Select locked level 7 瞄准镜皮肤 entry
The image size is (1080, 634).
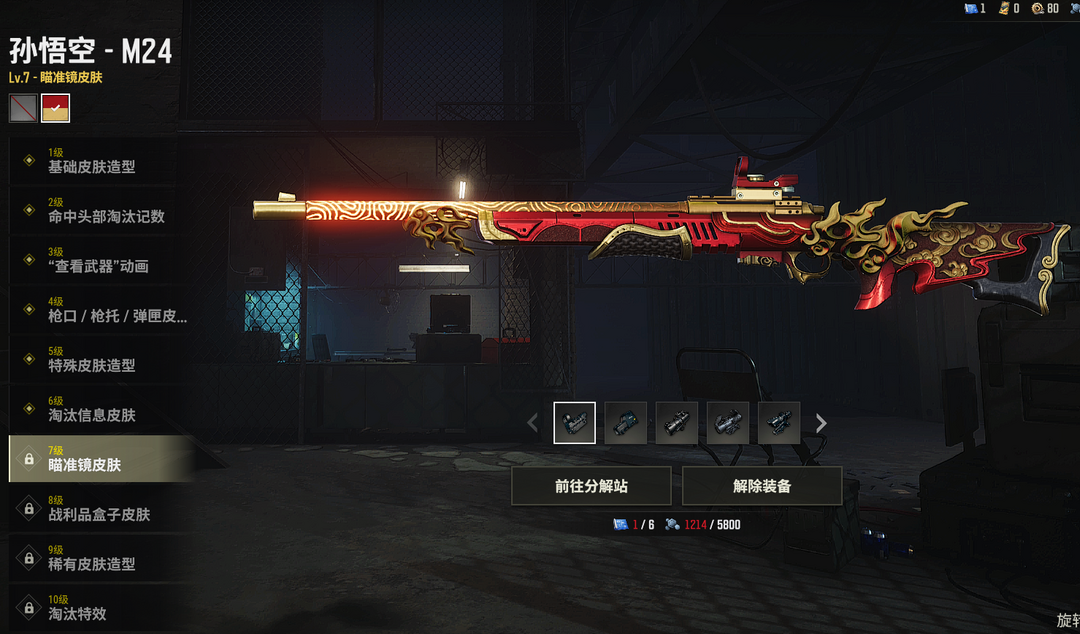coord(98,460)
